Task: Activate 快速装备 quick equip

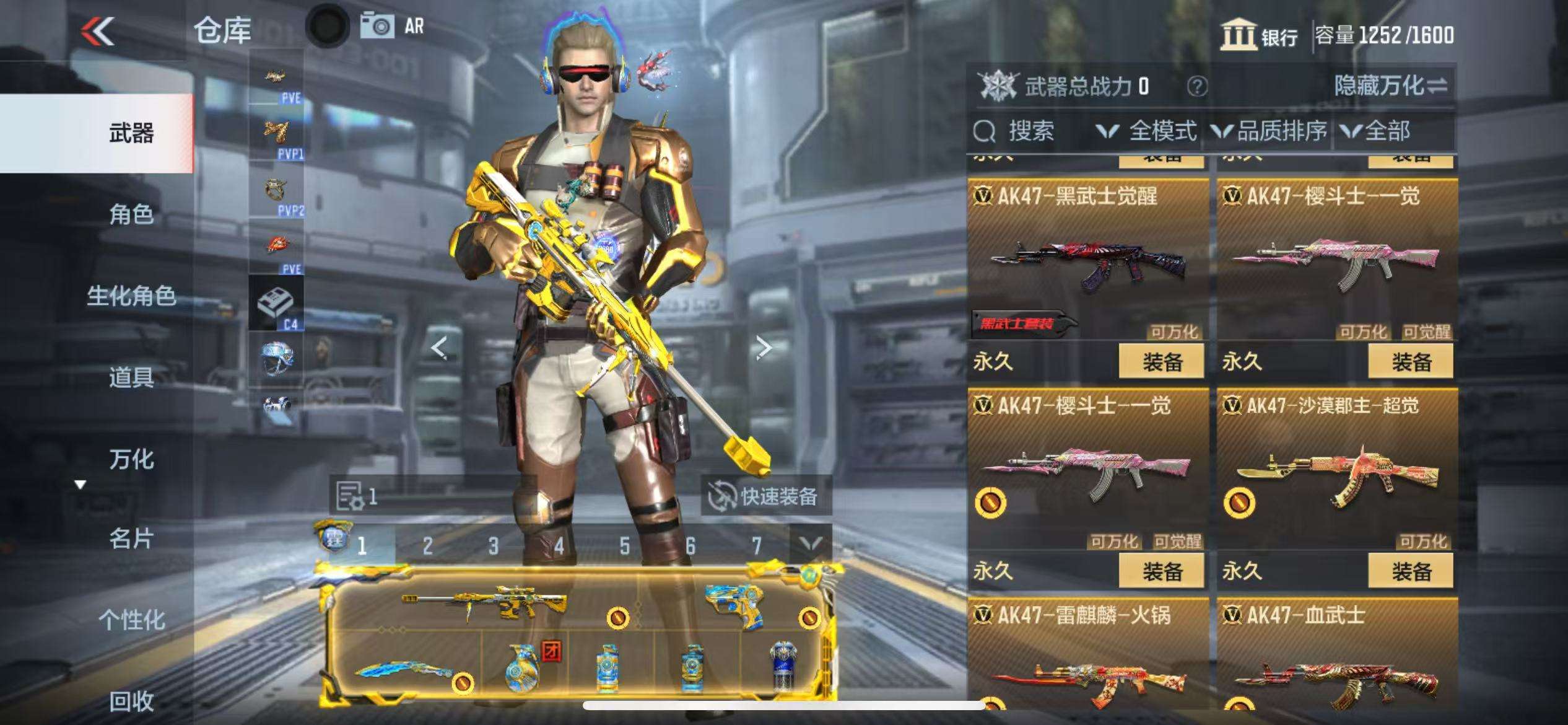Action: point(765,496)
